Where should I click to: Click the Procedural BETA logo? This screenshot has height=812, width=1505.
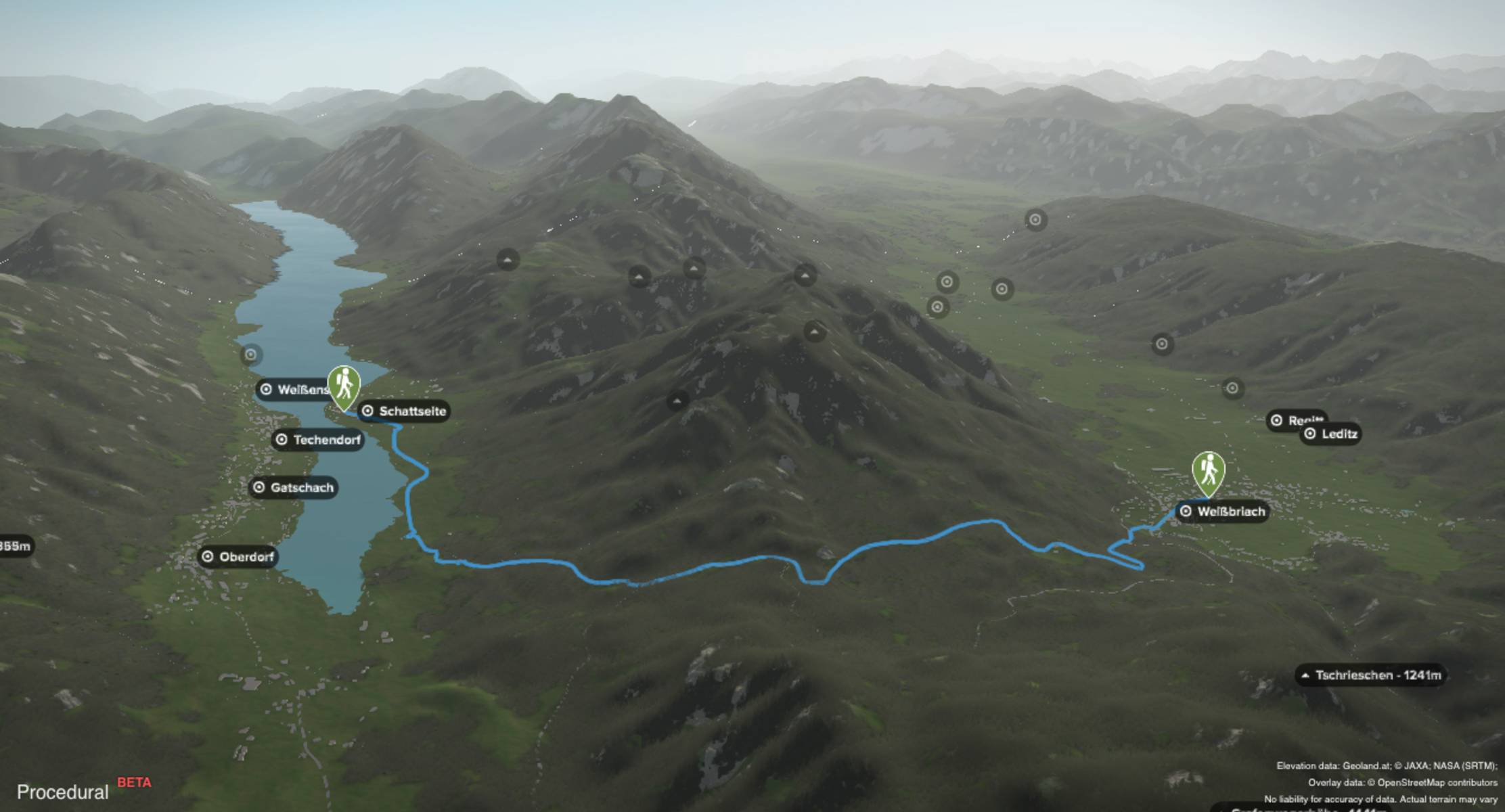pos(83,790)
